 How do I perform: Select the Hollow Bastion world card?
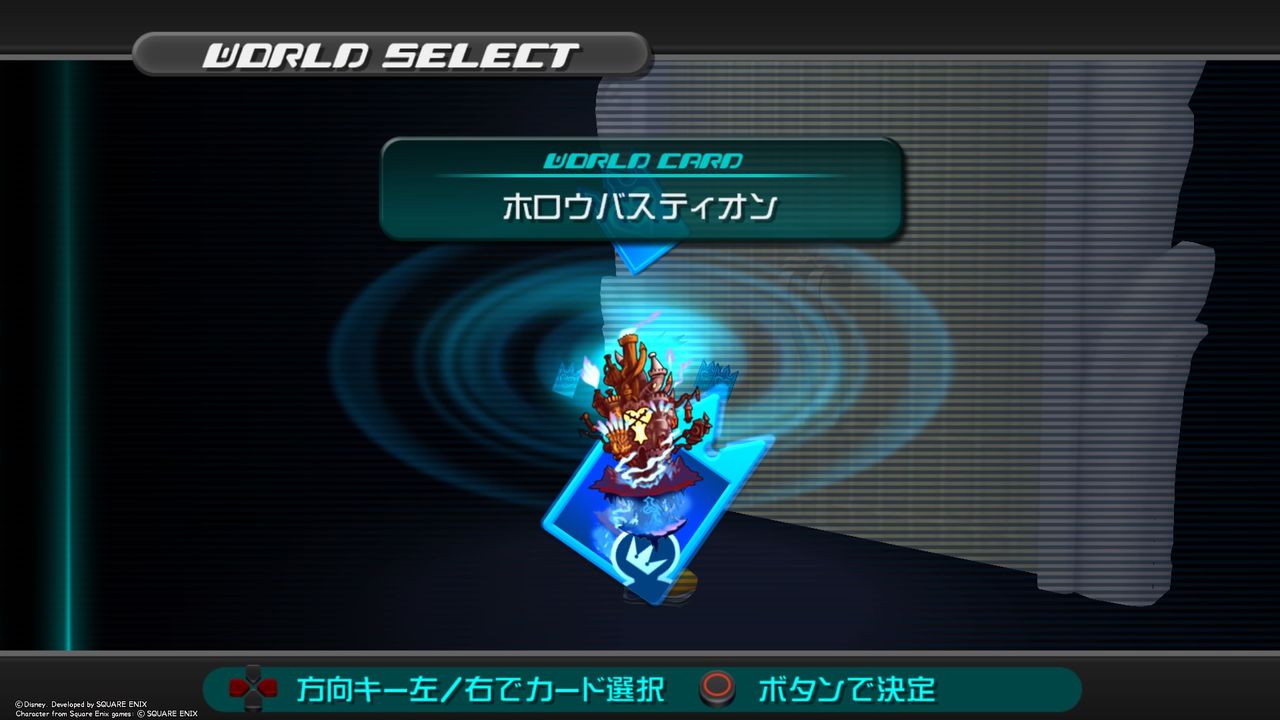click(x=640, y=500)
